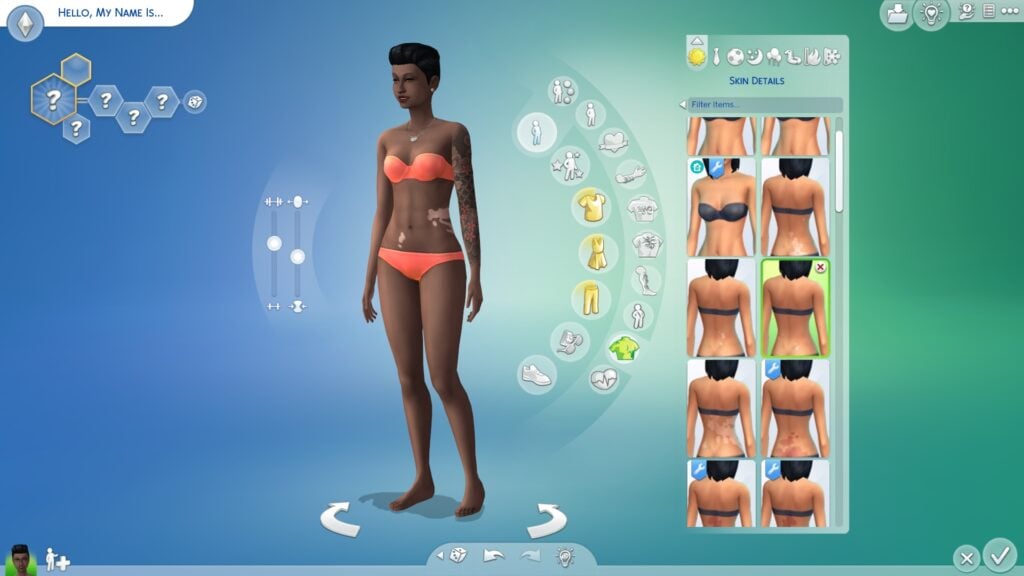1024x576 pixels.
Task: Type in the Filter items search box
Action: (765, 104)
